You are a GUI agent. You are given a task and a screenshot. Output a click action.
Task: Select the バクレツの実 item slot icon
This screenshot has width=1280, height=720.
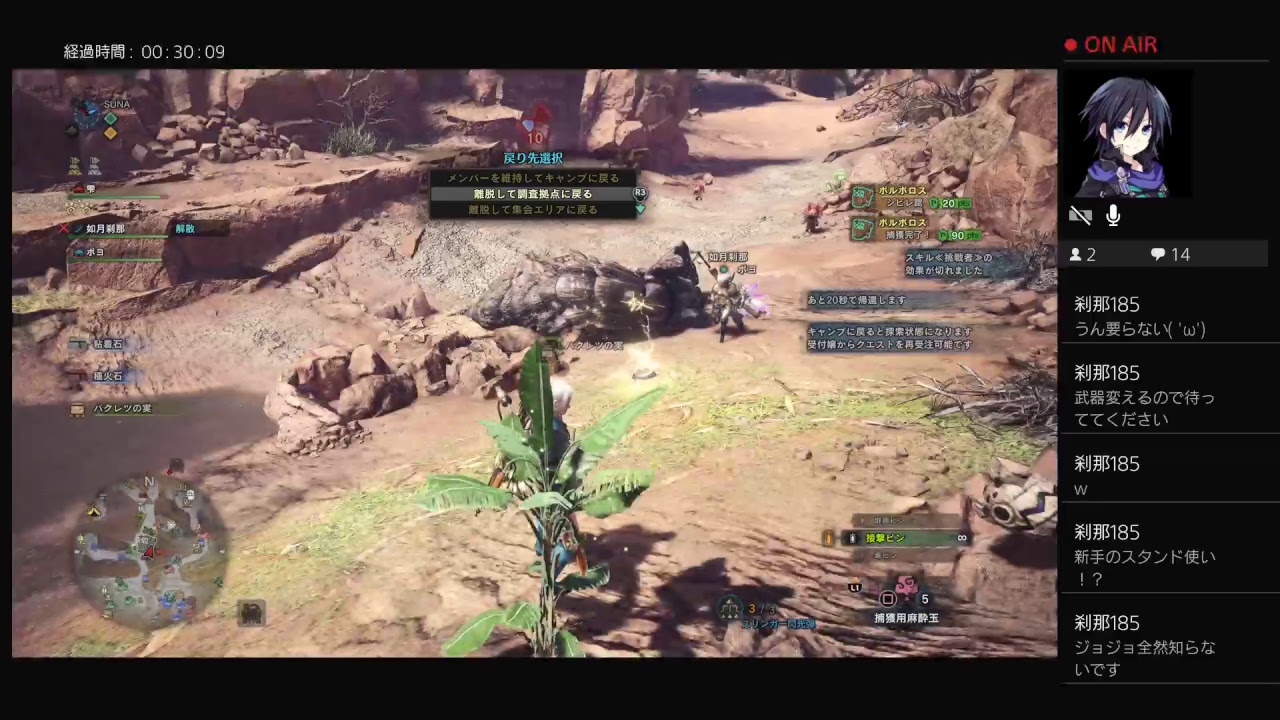point(78,408)
